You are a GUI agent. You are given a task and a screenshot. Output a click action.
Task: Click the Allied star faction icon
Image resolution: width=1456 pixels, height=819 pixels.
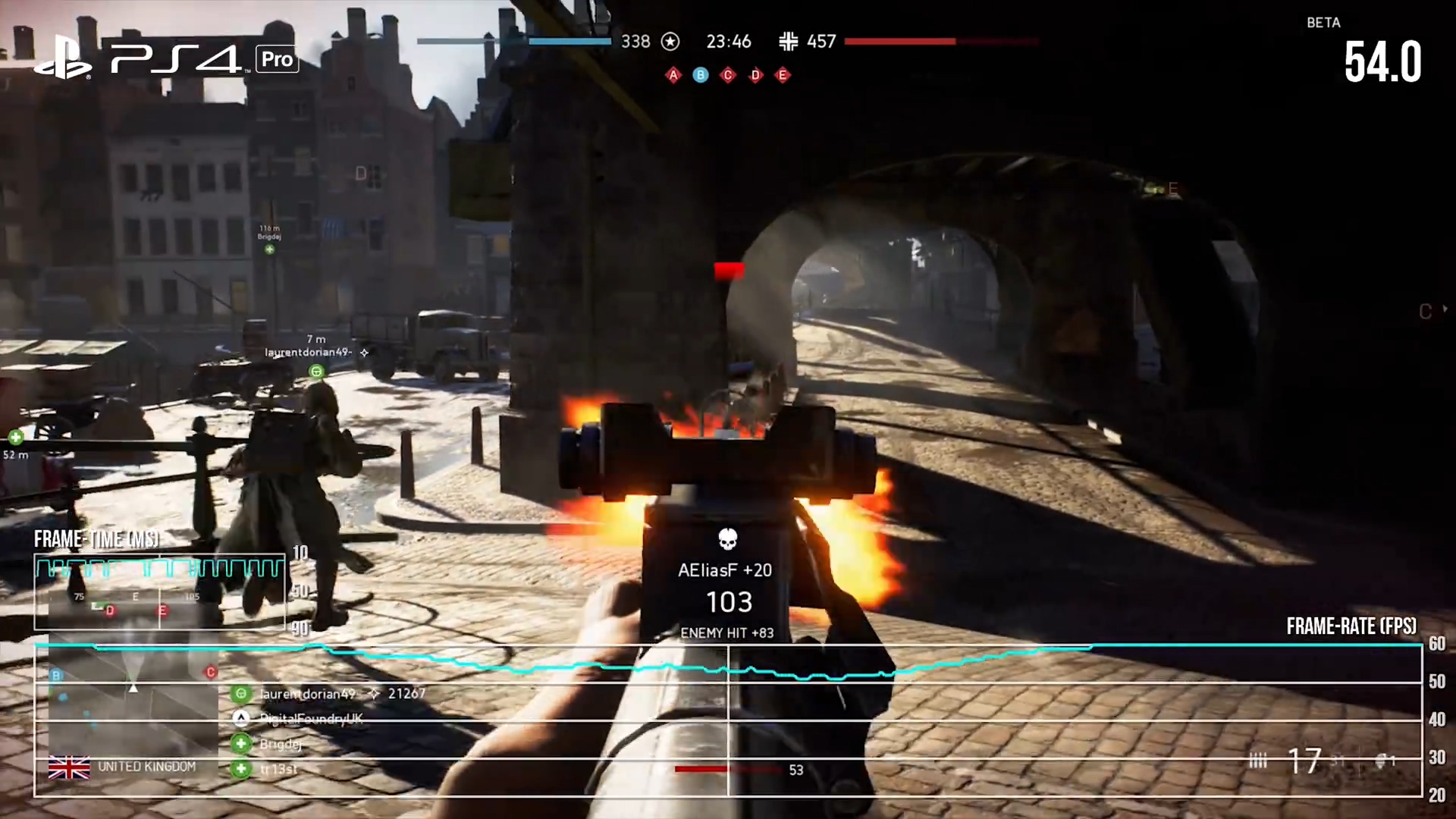pyautogui.click(x=670, y=42)
